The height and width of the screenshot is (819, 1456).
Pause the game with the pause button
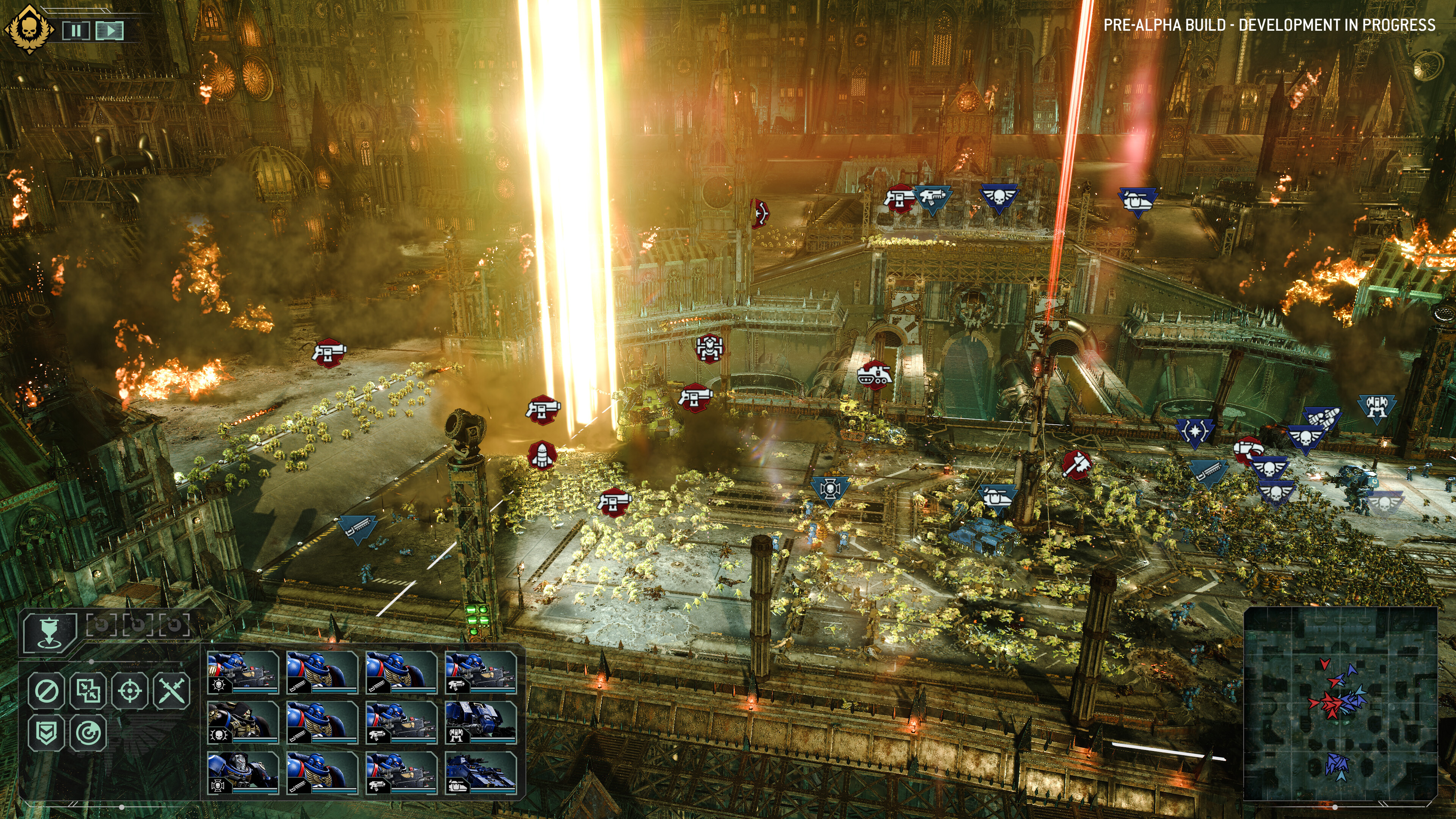click(76, 31)
